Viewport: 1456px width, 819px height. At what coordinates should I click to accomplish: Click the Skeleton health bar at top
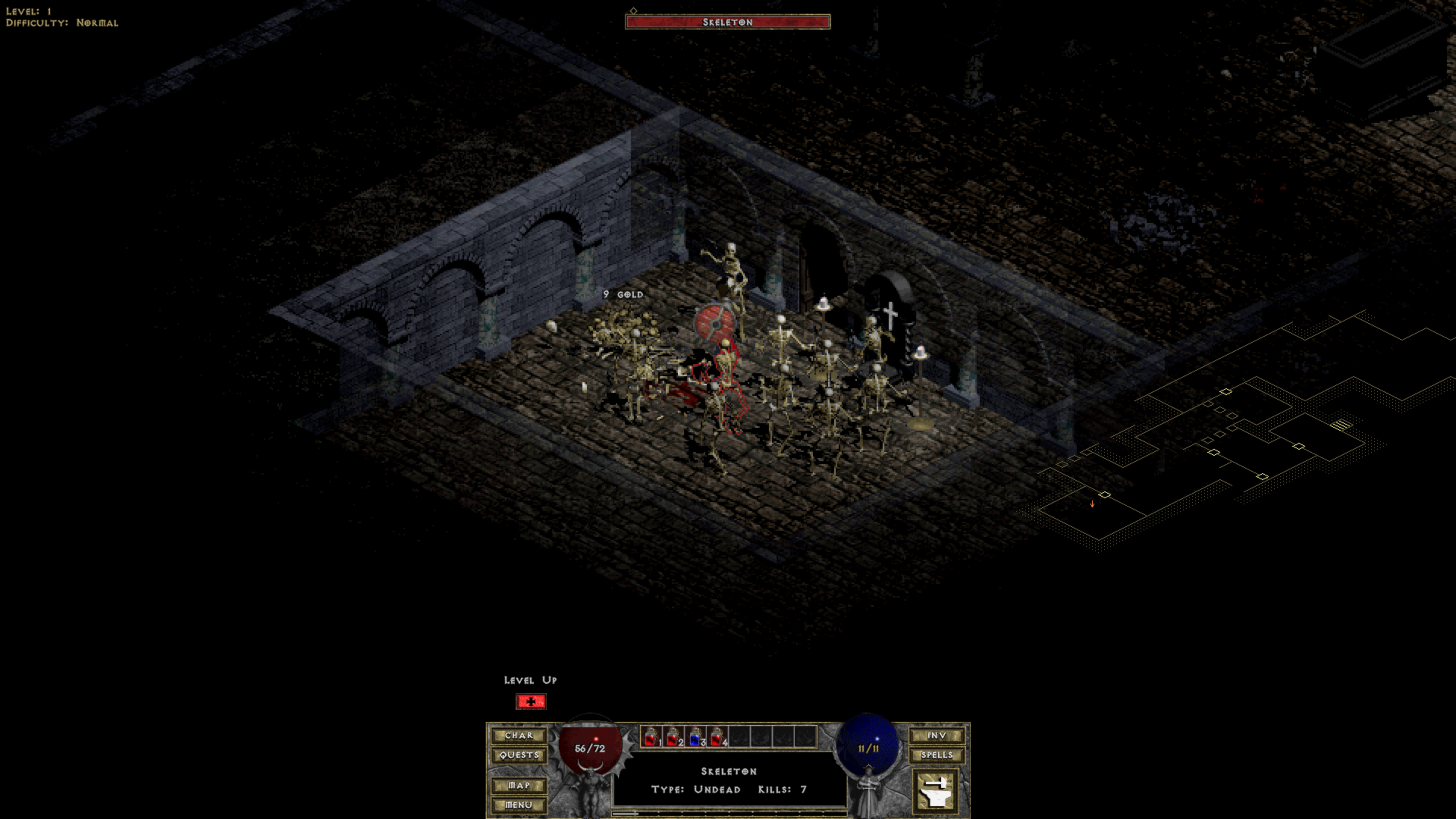(x=727, y=22)
